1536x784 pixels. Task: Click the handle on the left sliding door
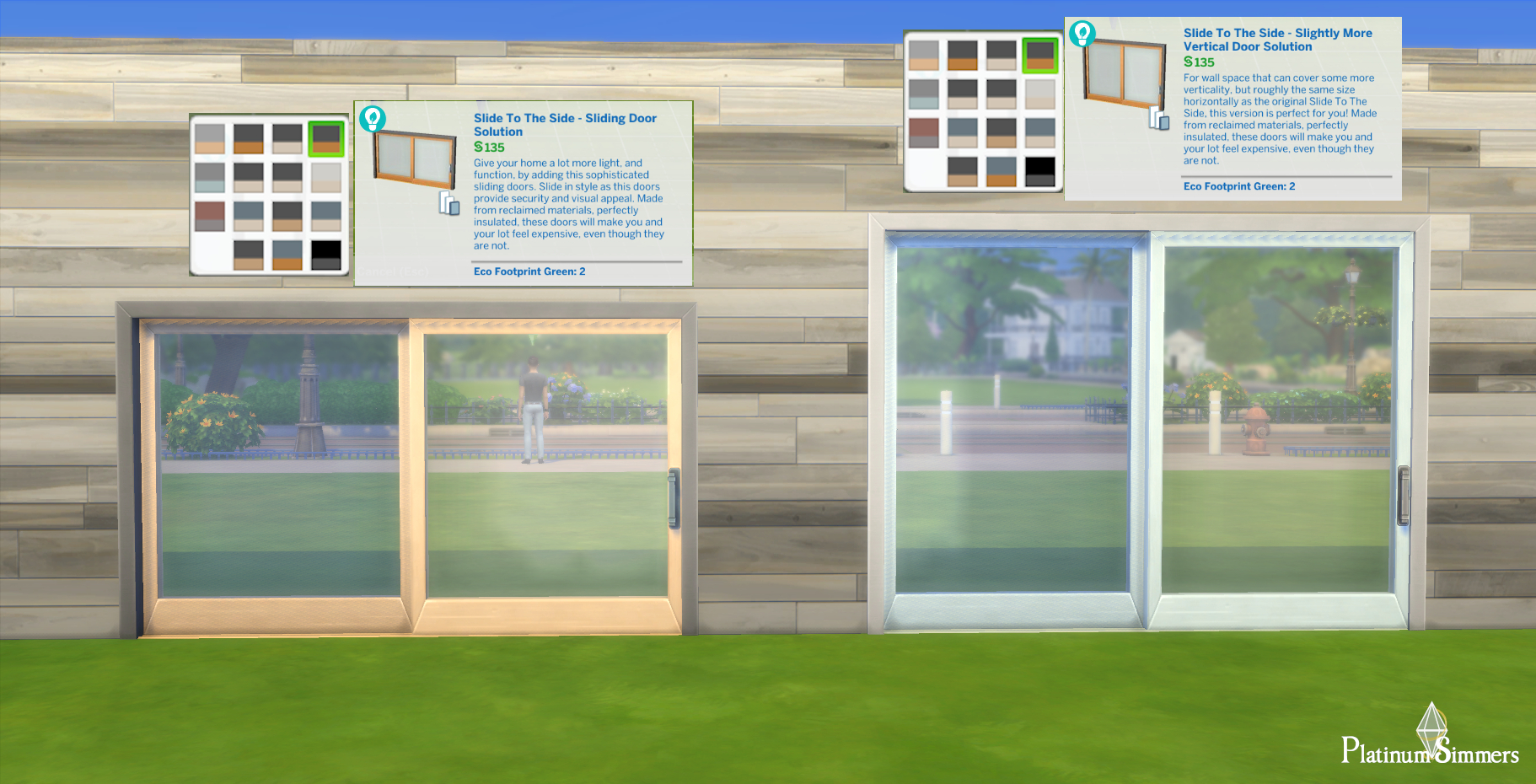[672, 497]
